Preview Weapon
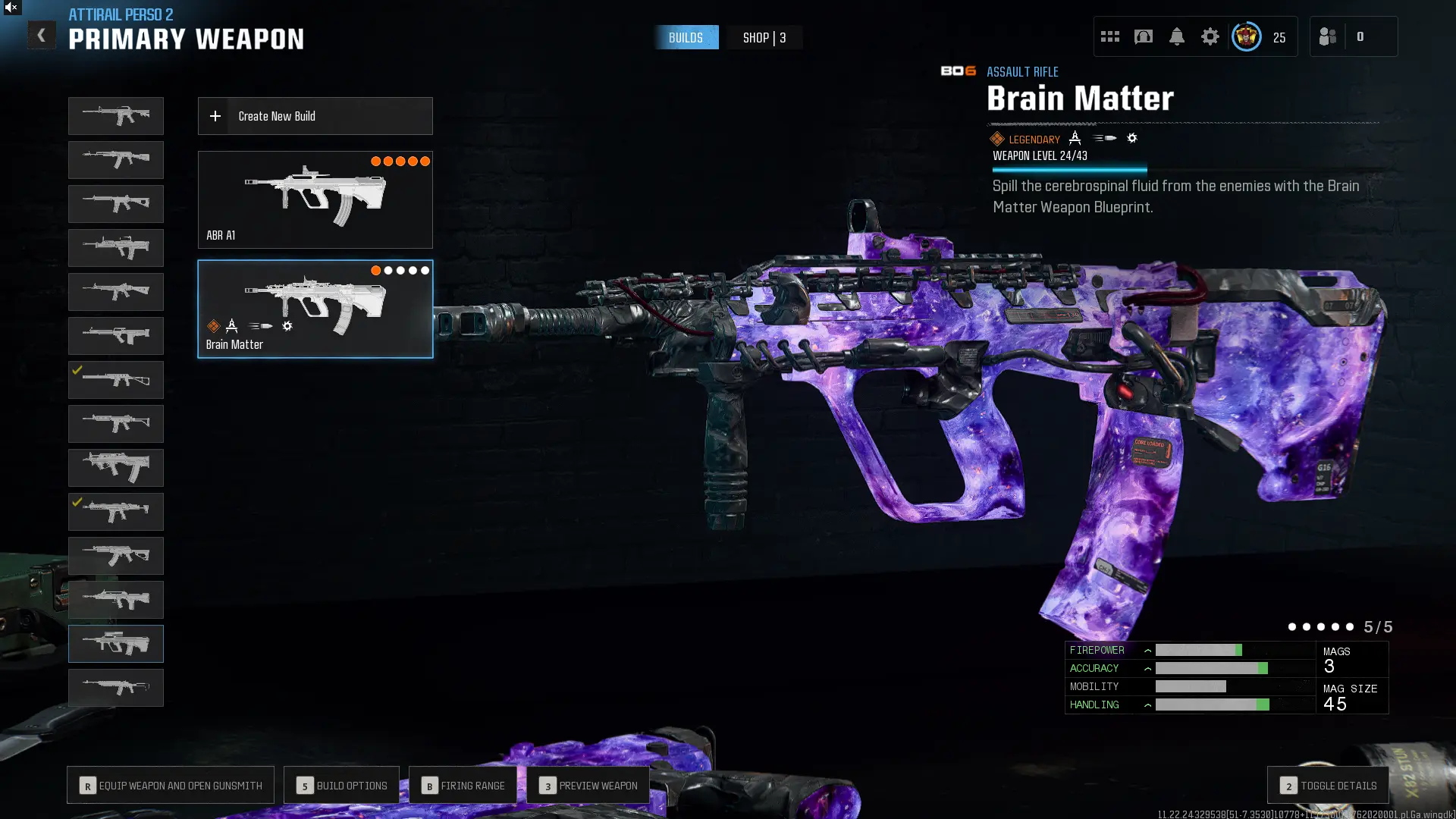 coord(588,786)
